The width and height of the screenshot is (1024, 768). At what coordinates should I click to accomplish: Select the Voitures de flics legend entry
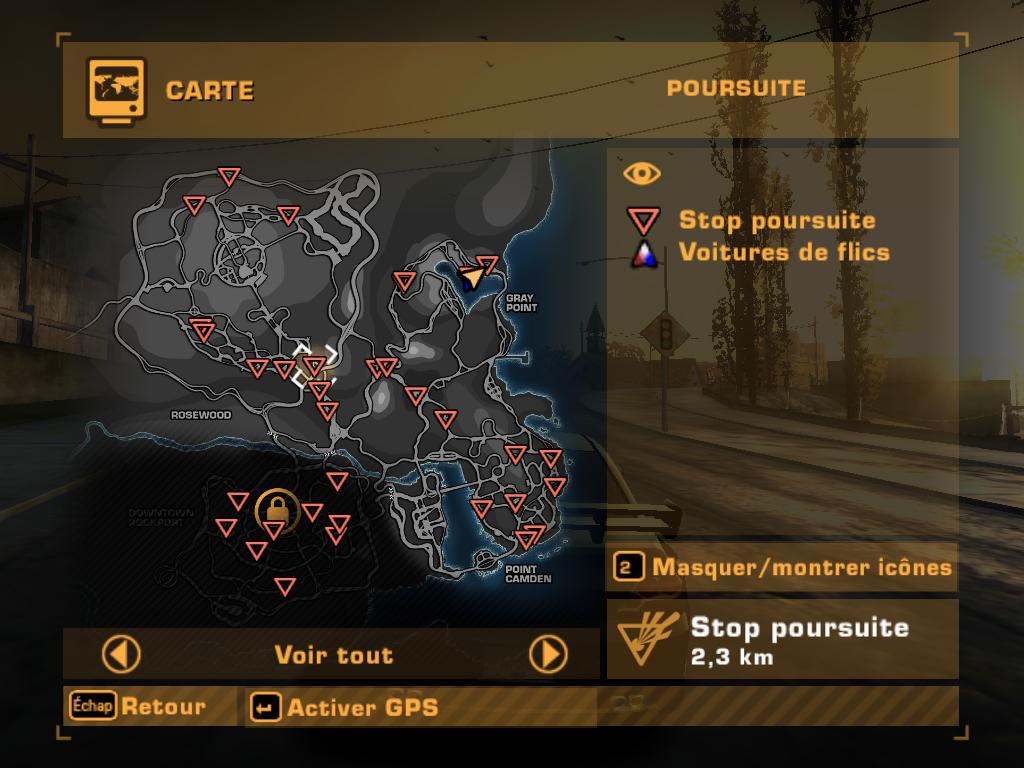tap(783, 252)
